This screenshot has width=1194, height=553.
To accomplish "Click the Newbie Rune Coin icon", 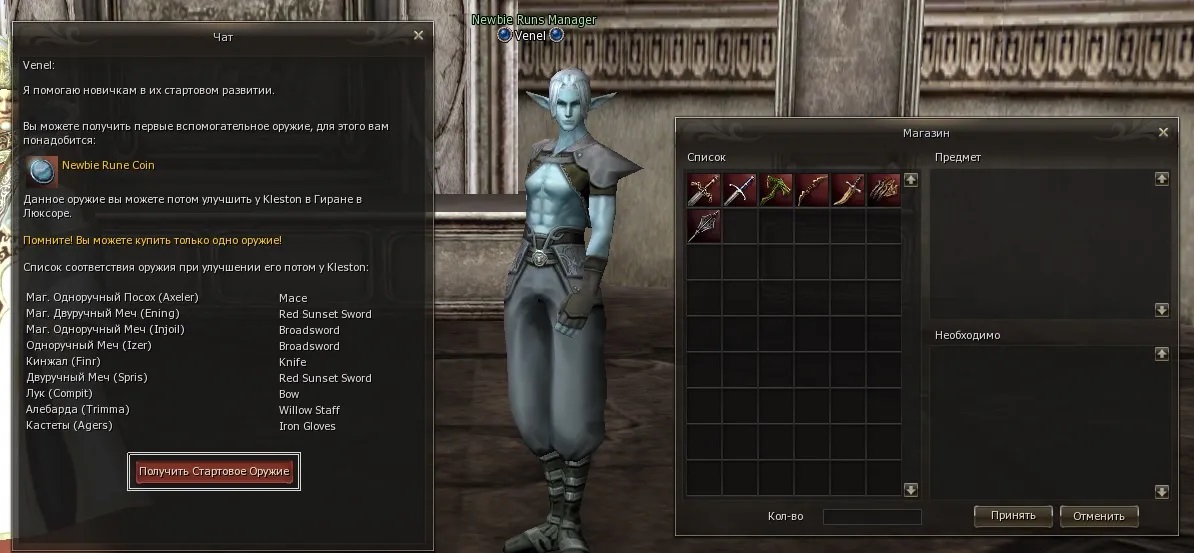I will point(42,171).
